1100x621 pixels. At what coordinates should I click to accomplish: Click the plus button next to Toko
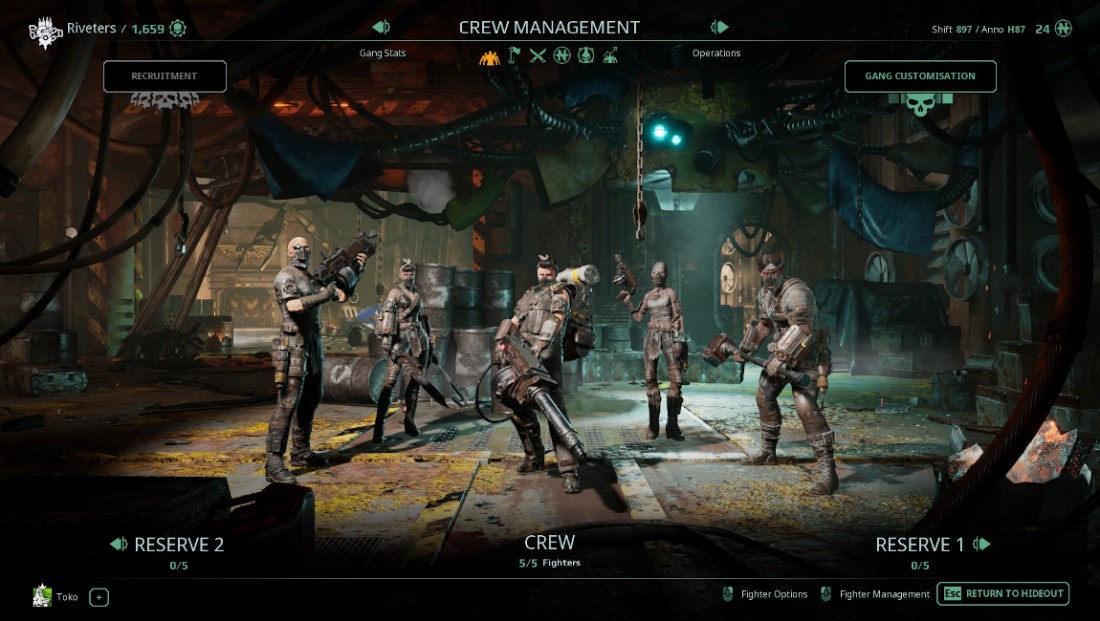pyautogui.click(x=99, y=597)
